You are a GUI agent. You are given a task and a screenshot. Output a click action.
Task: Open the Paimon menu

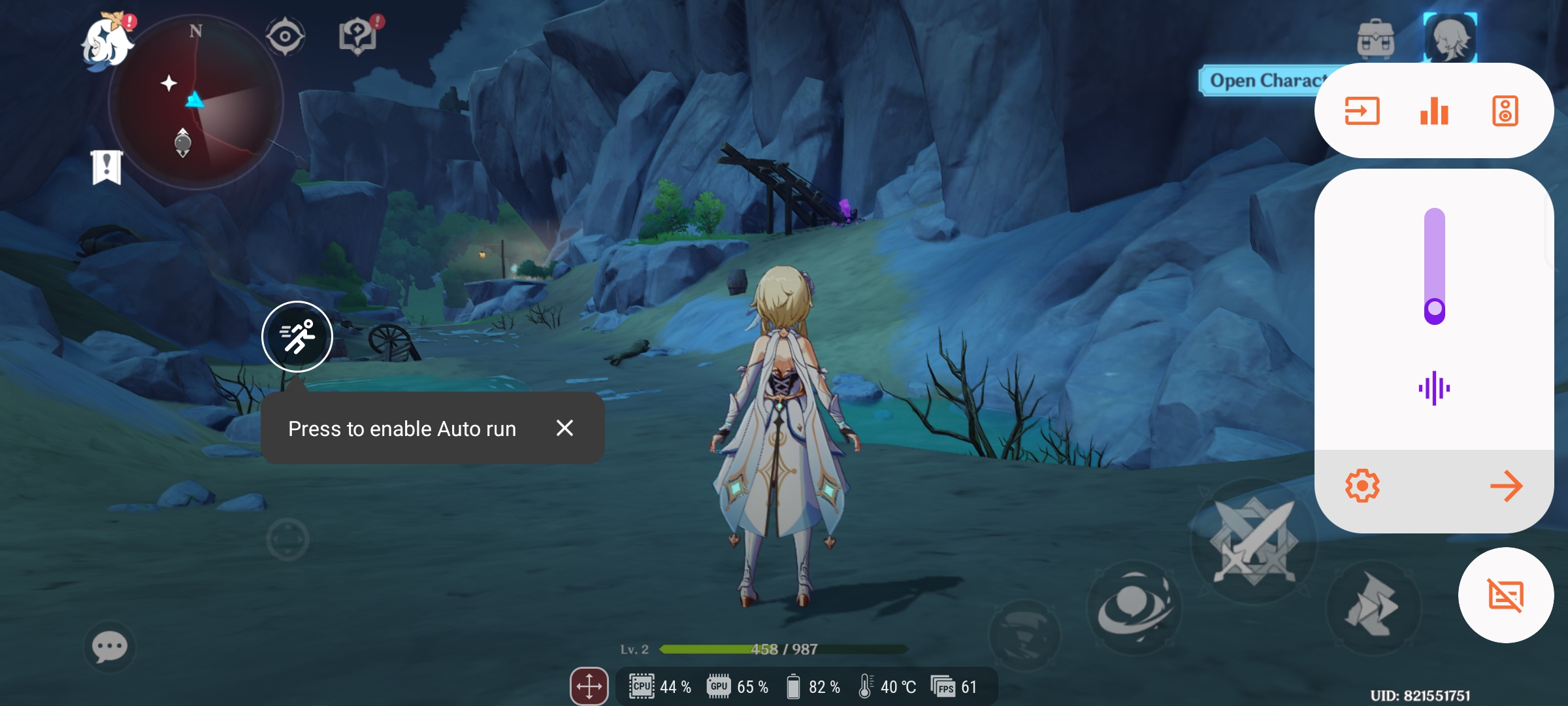(x=106, y=42)
